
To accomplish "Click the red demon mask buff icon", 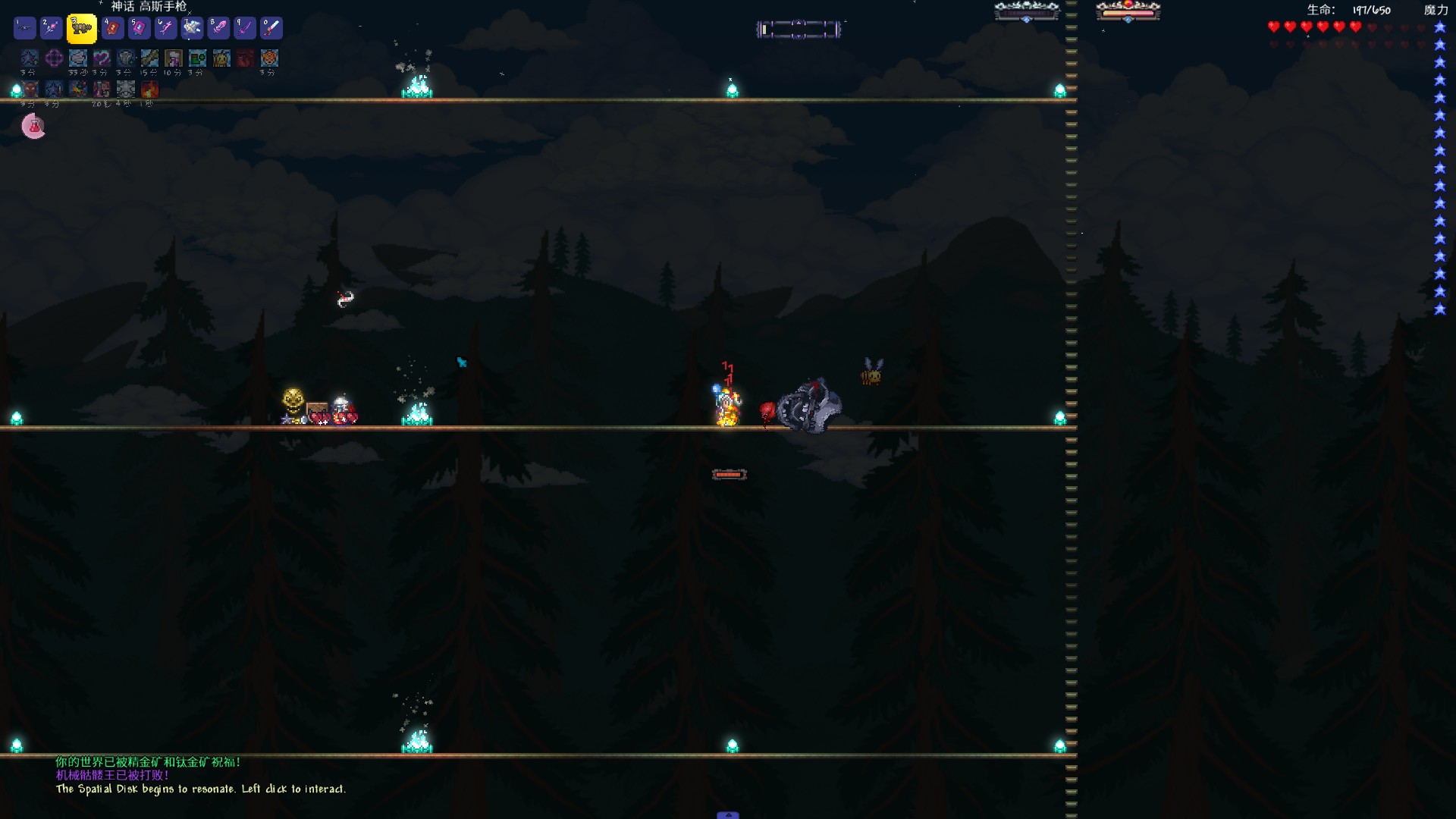I will point(30,89).
